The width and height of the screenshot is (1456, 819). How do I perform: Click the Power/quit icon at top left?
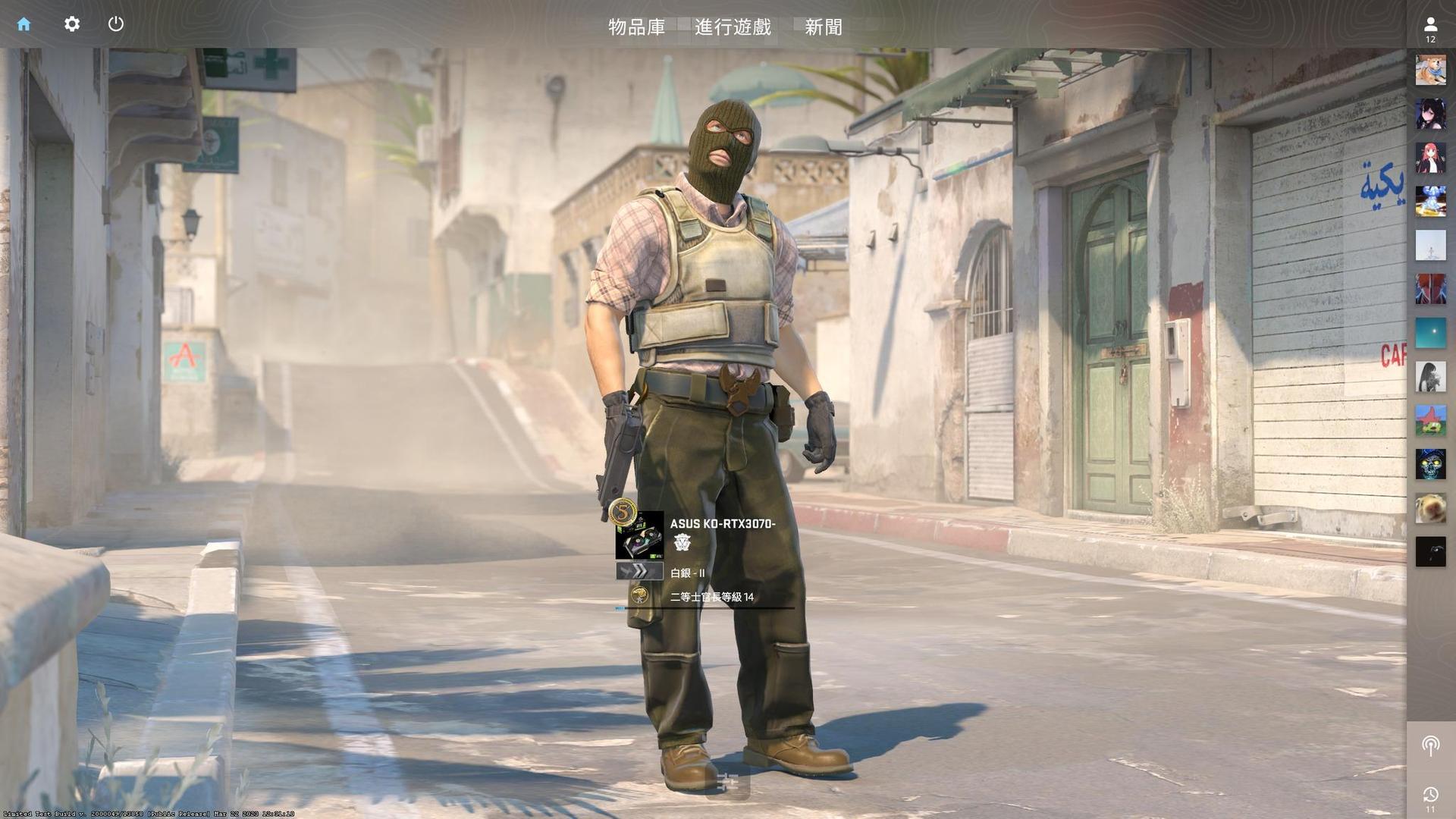click(116, 24)
